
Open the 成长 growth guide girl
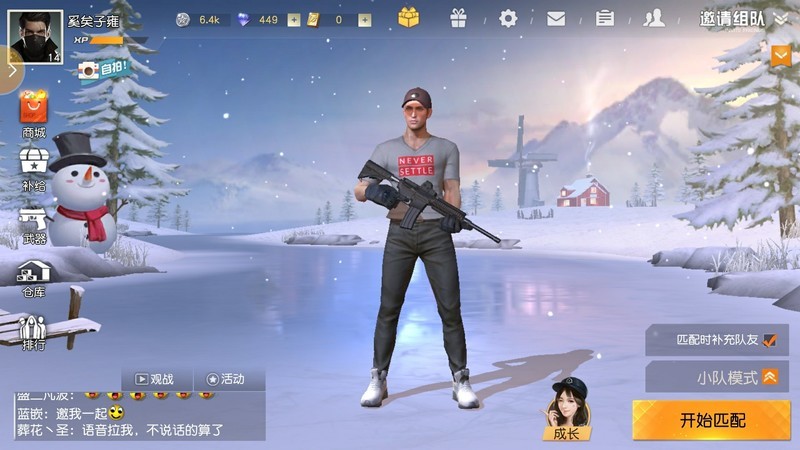click(x=566, y=410)
